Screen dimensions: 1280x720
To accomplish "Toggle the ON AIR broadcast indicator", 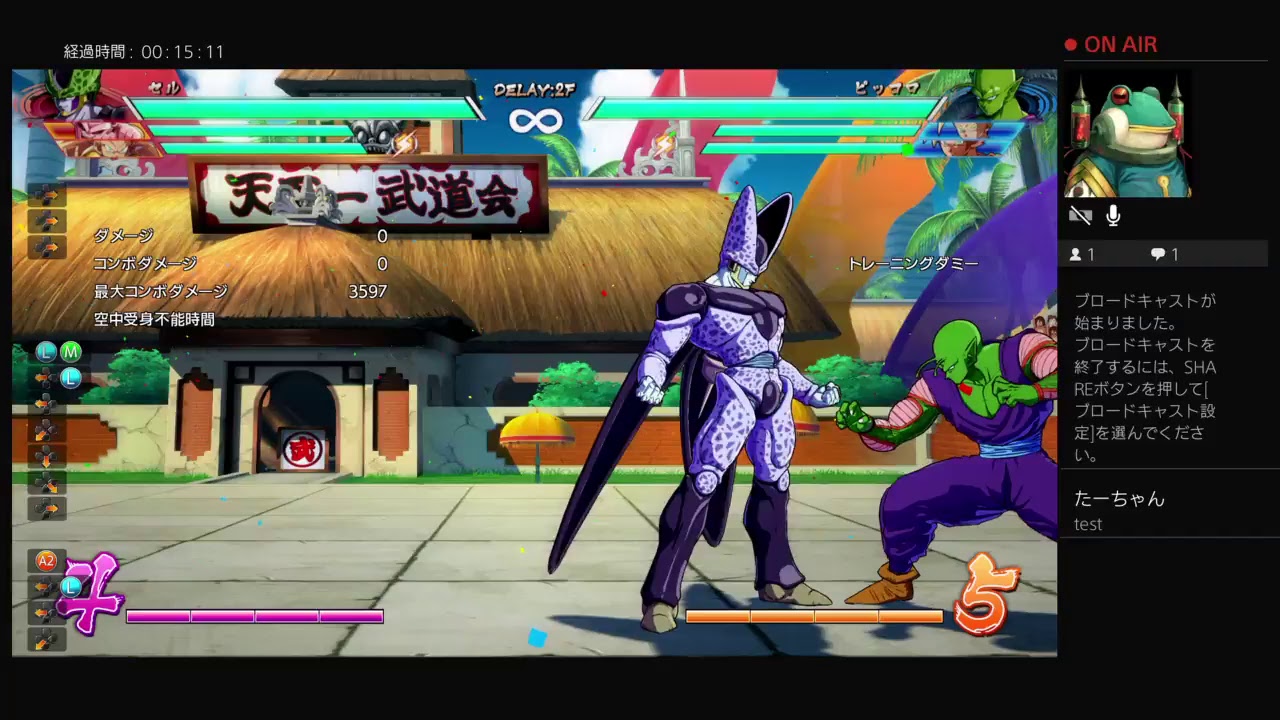I will [1113, 44].
